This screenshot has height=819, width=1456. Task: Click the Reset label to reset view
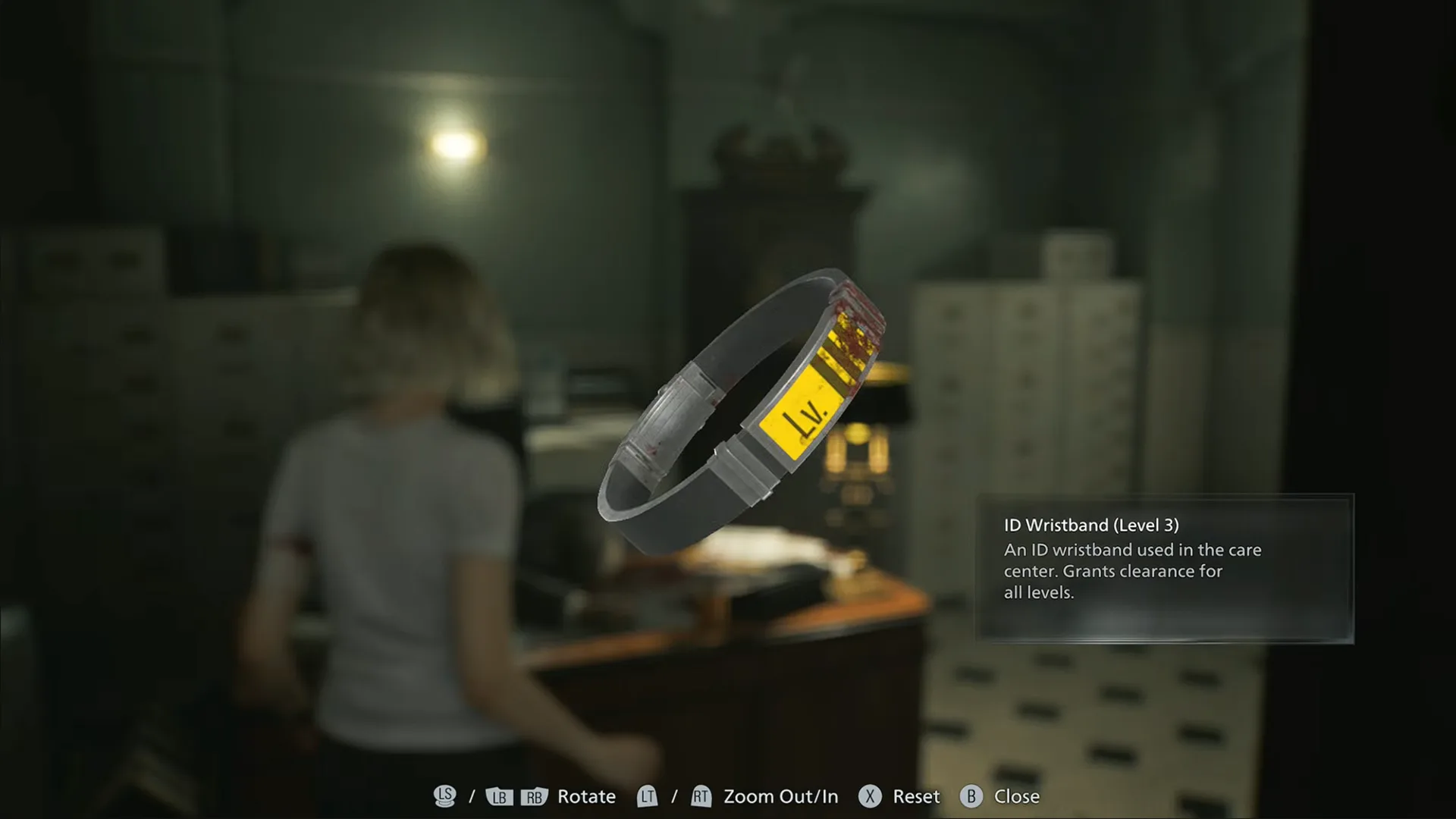click(915, 796)
